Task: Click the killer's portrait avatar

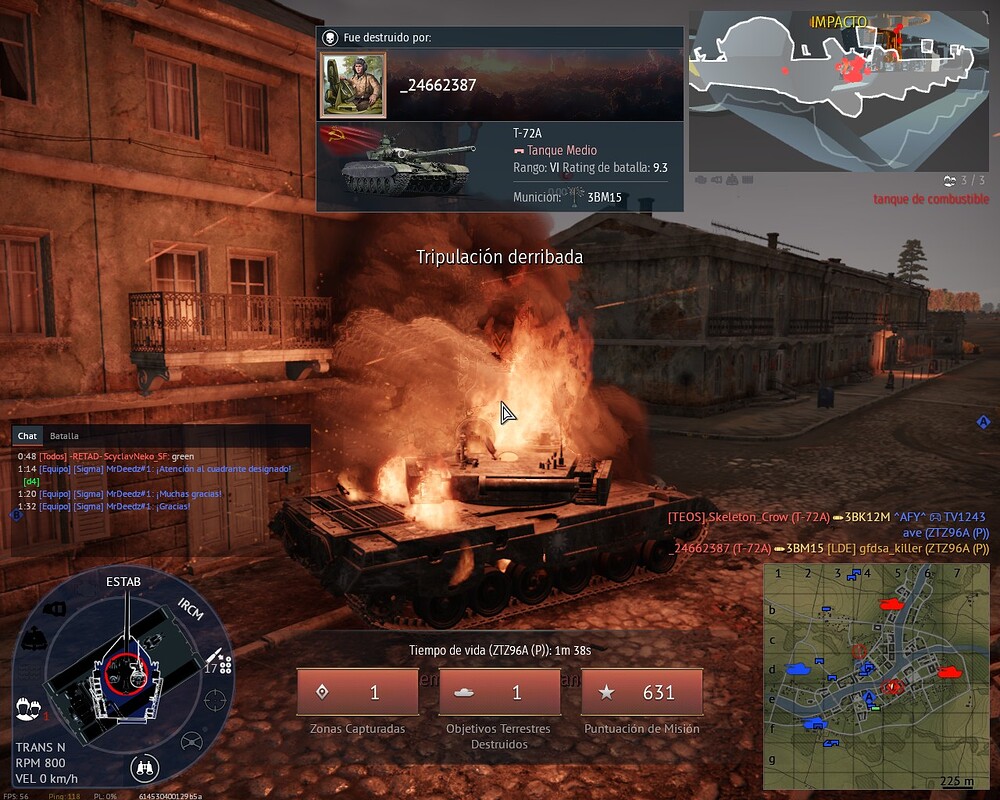Action: (352, 84)
